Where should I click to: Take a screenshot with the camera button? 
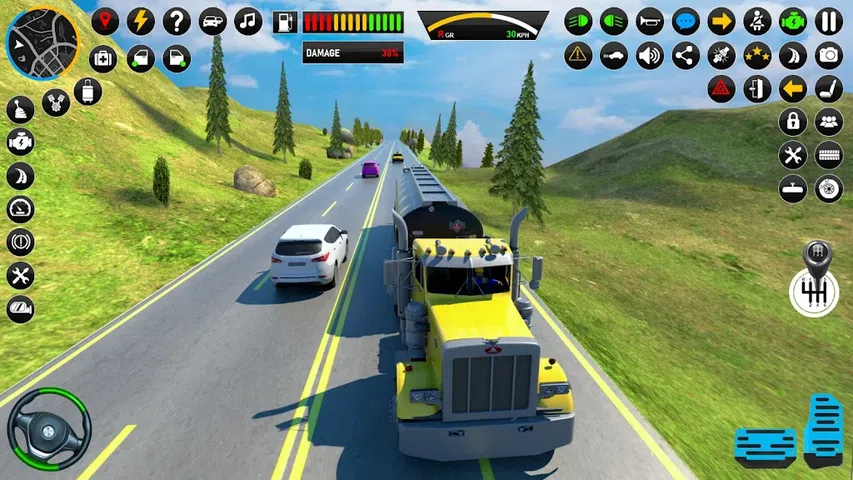pyautogui.click(x=829, y=55)
